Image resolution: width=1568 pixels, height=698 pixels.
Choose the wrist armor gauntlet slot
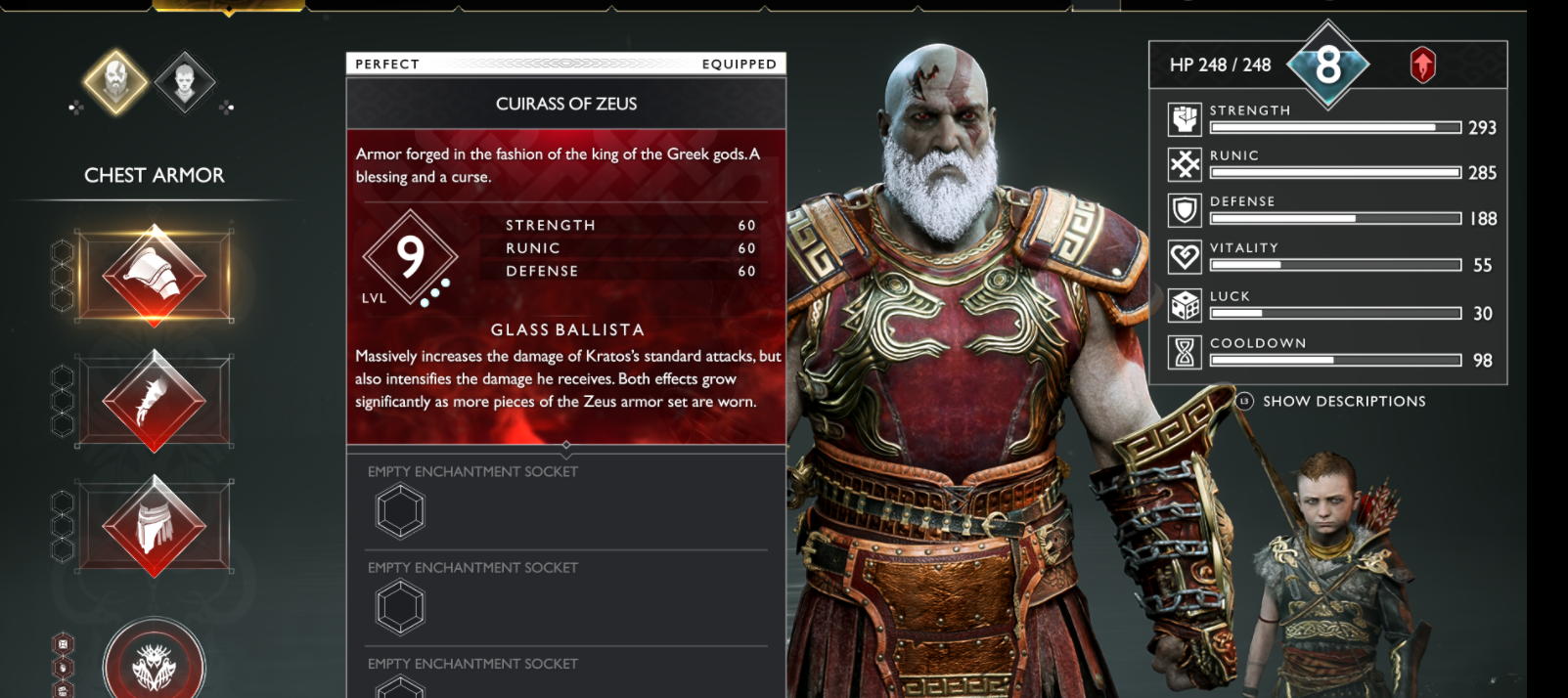click(154, 401)
